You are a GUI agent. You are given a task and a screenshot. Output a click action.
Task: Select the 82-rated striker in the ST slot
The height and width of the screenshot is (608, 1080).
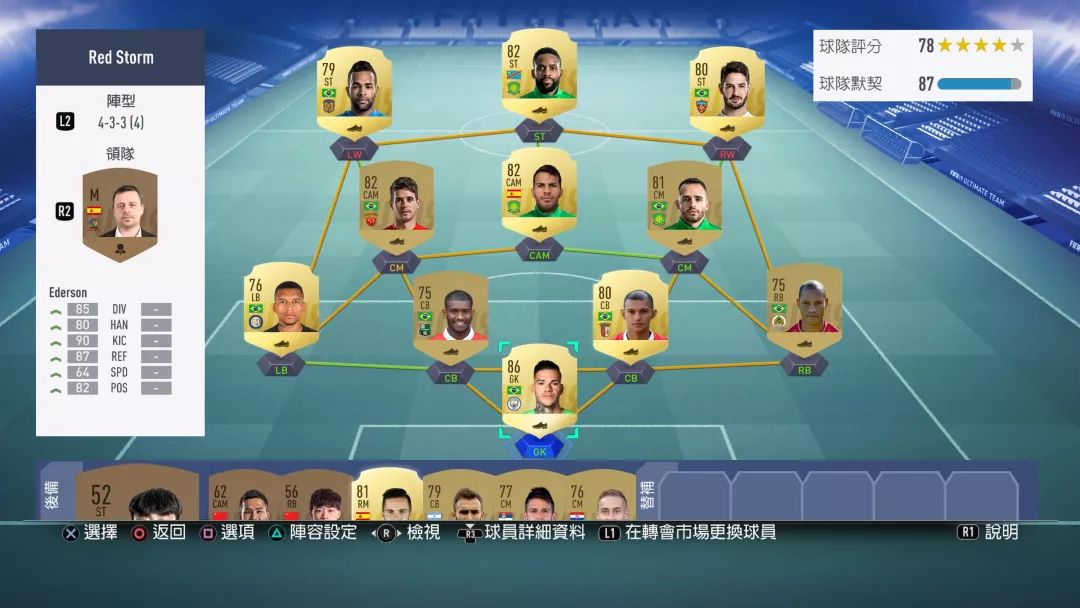pos(540,78)
